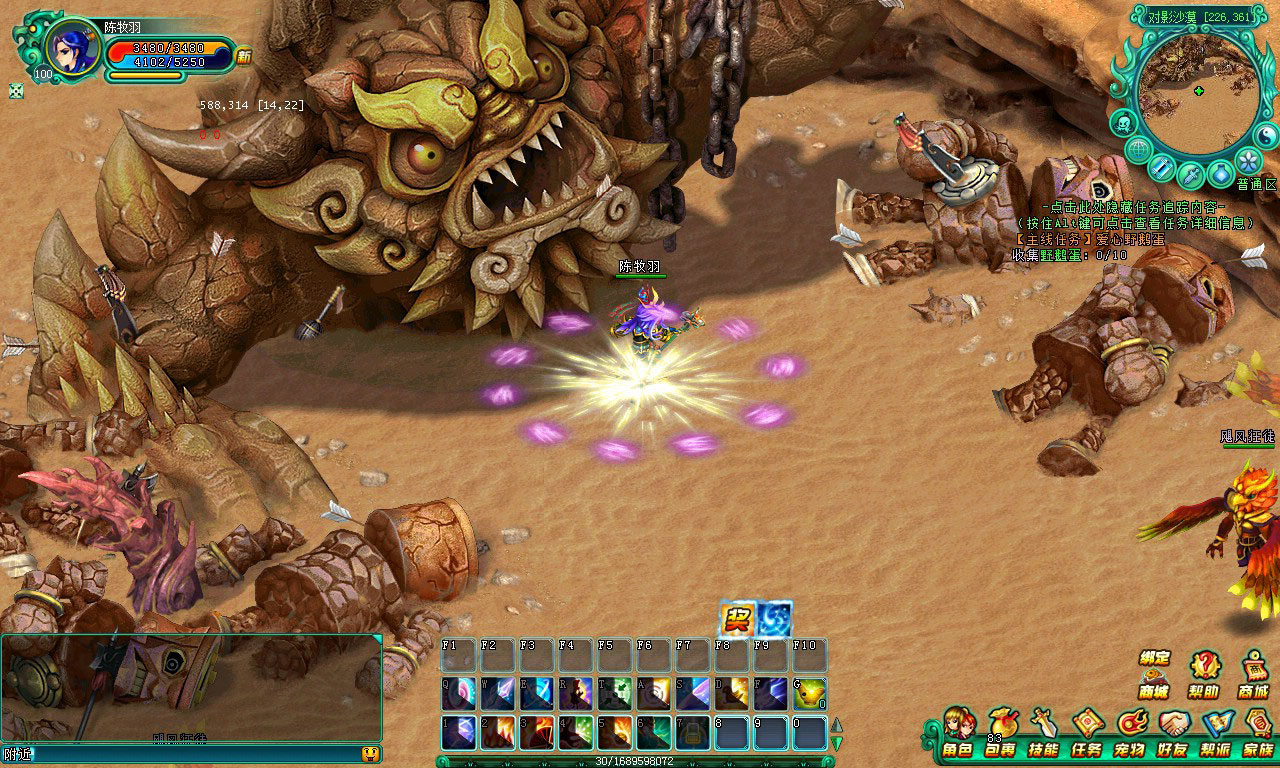Click the ghost octopus icon by the minimap
Screen dimensions: 1280x768
[x=1124, y=125]
